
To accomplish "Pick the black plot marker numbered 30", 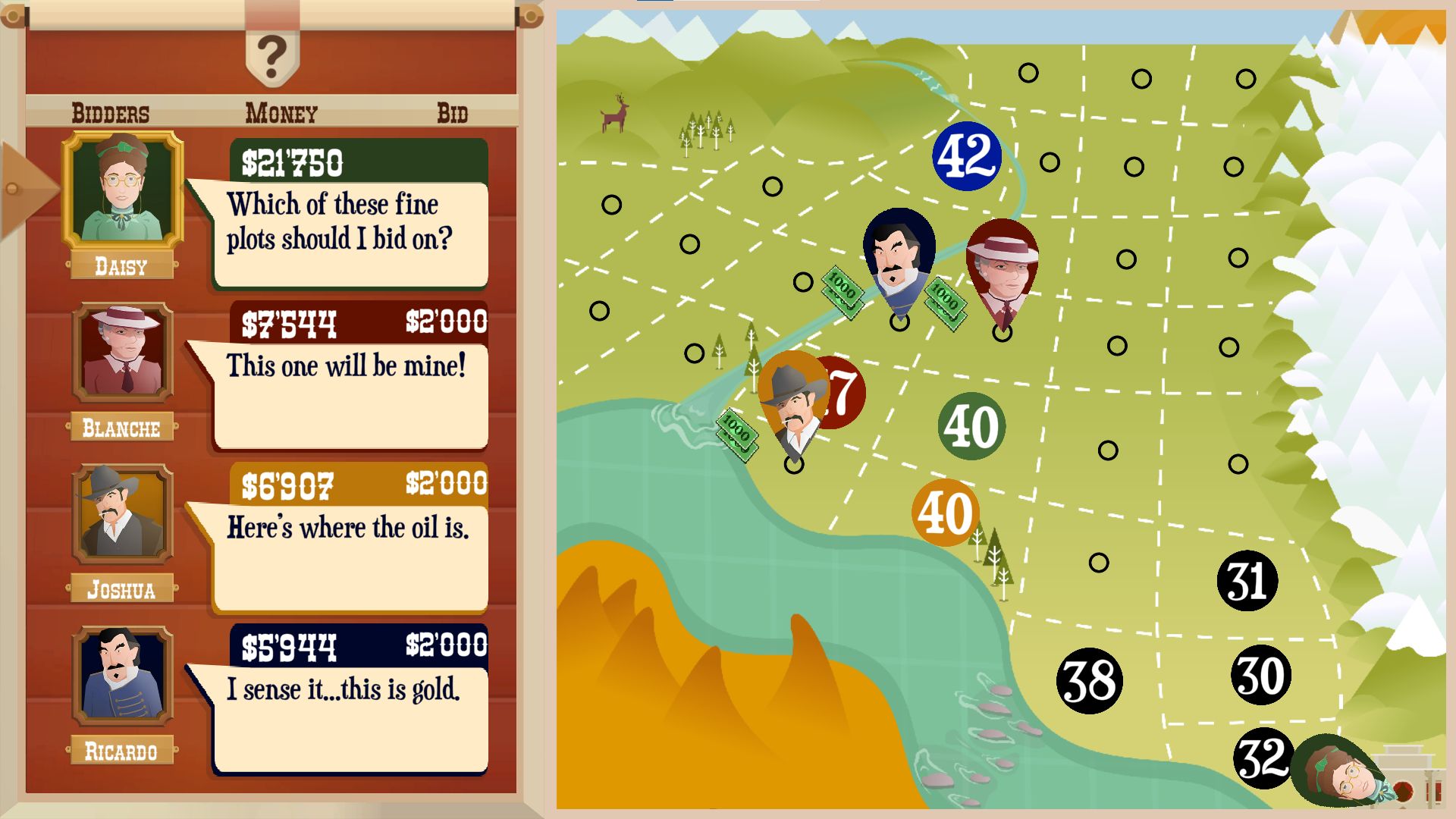I will click(x=1260, y=676).
